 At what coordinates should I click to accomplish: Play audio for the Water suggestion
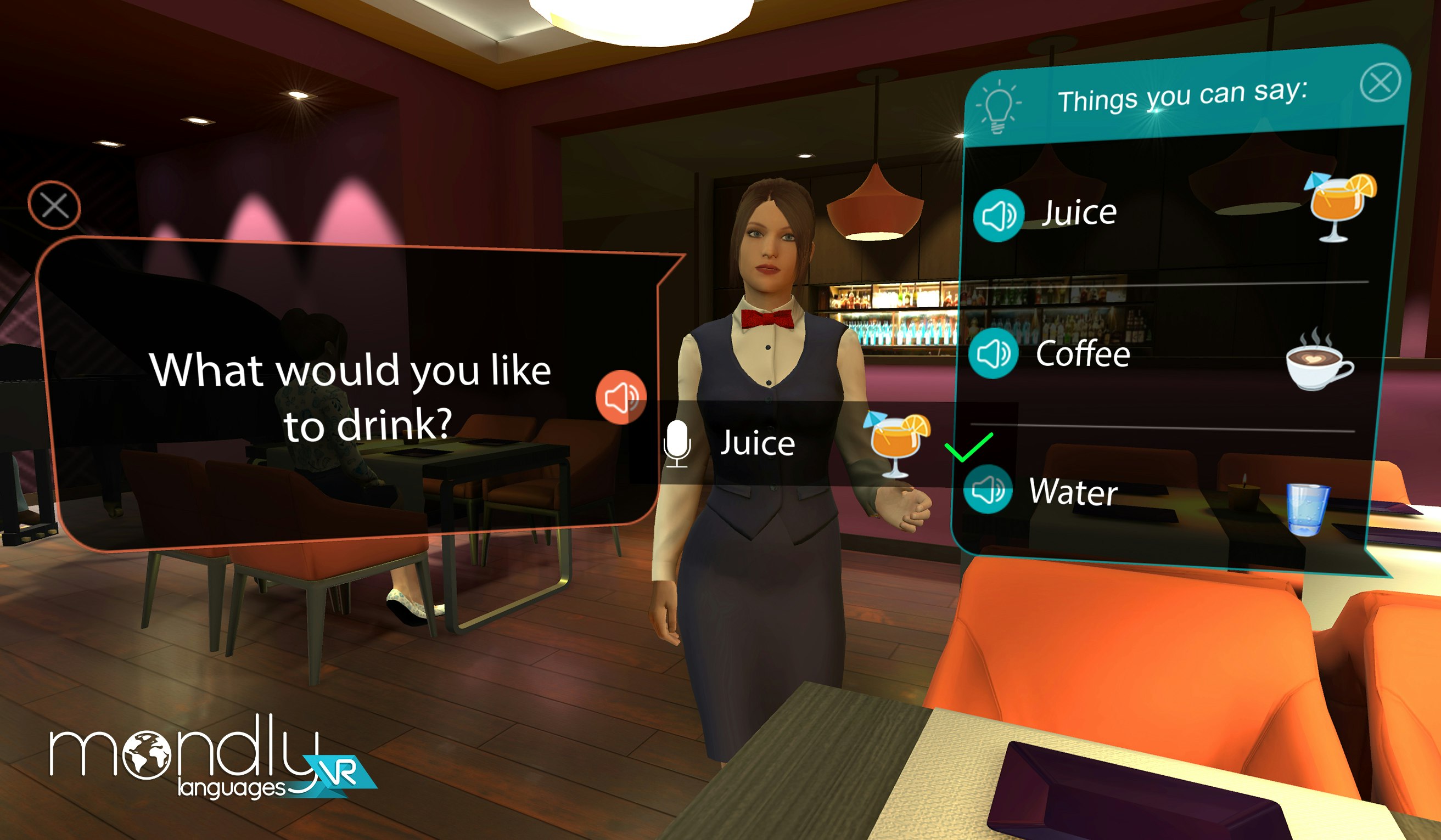pos(991,492)
